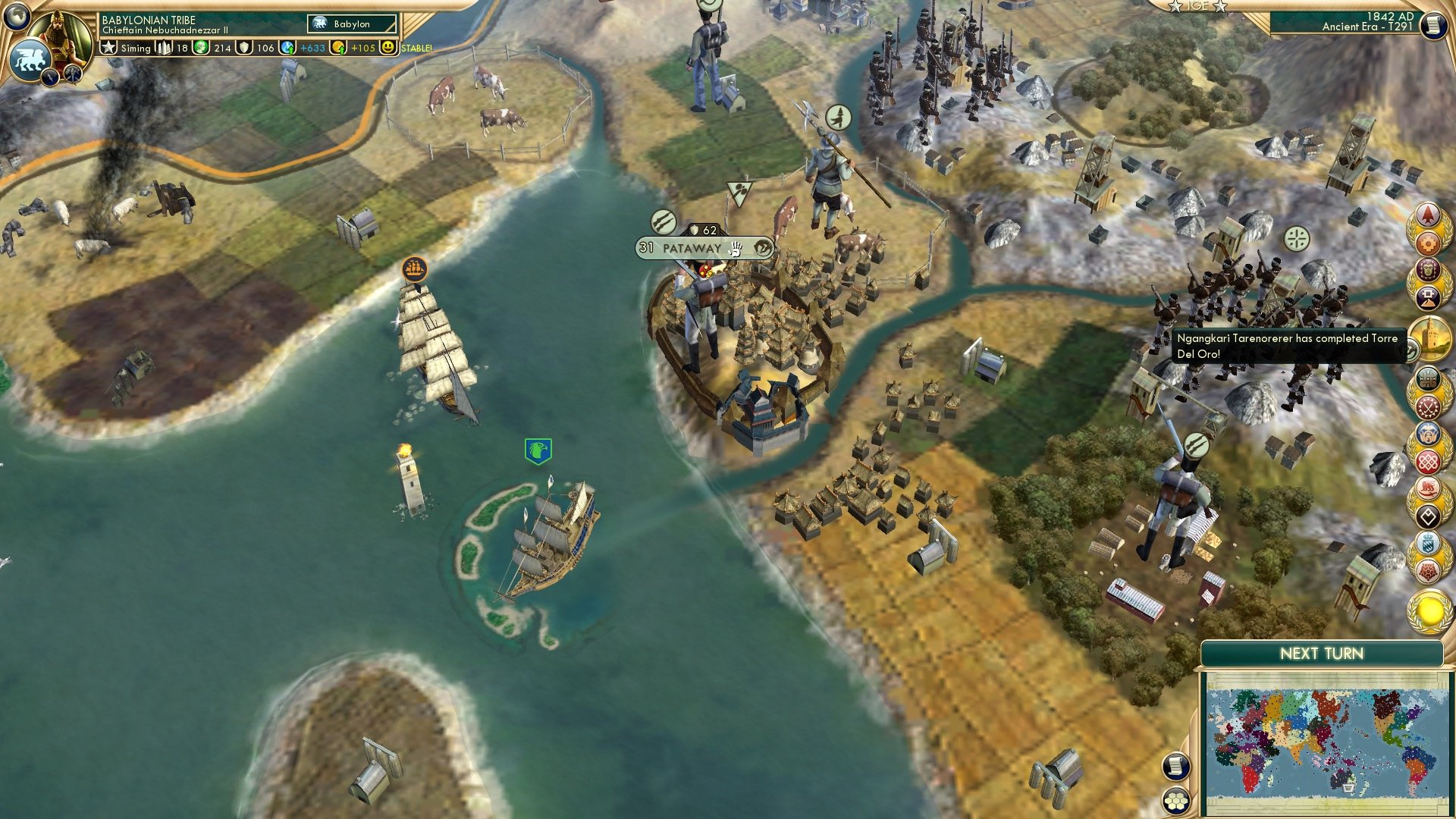
Task: Toggle the lightning icon beneath the leader portrait
Action: point(49,77)
